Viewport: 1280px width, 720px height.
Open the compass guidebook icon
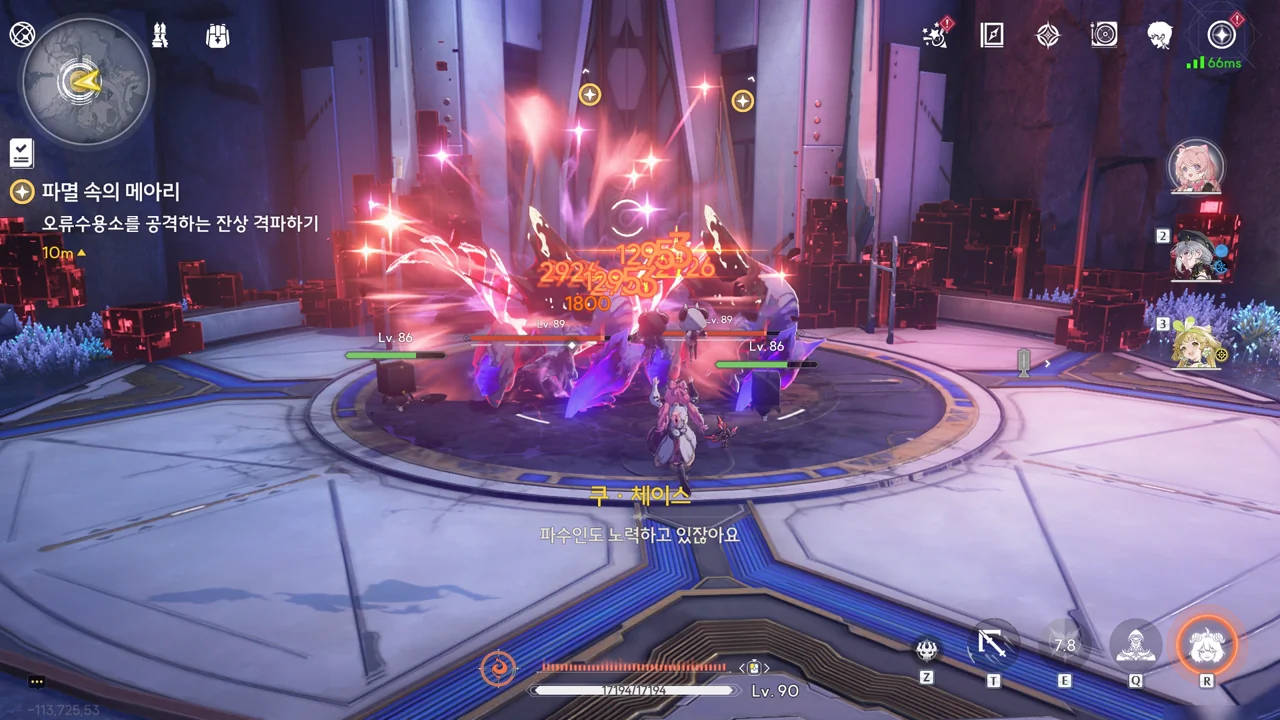tap(991, 36)
